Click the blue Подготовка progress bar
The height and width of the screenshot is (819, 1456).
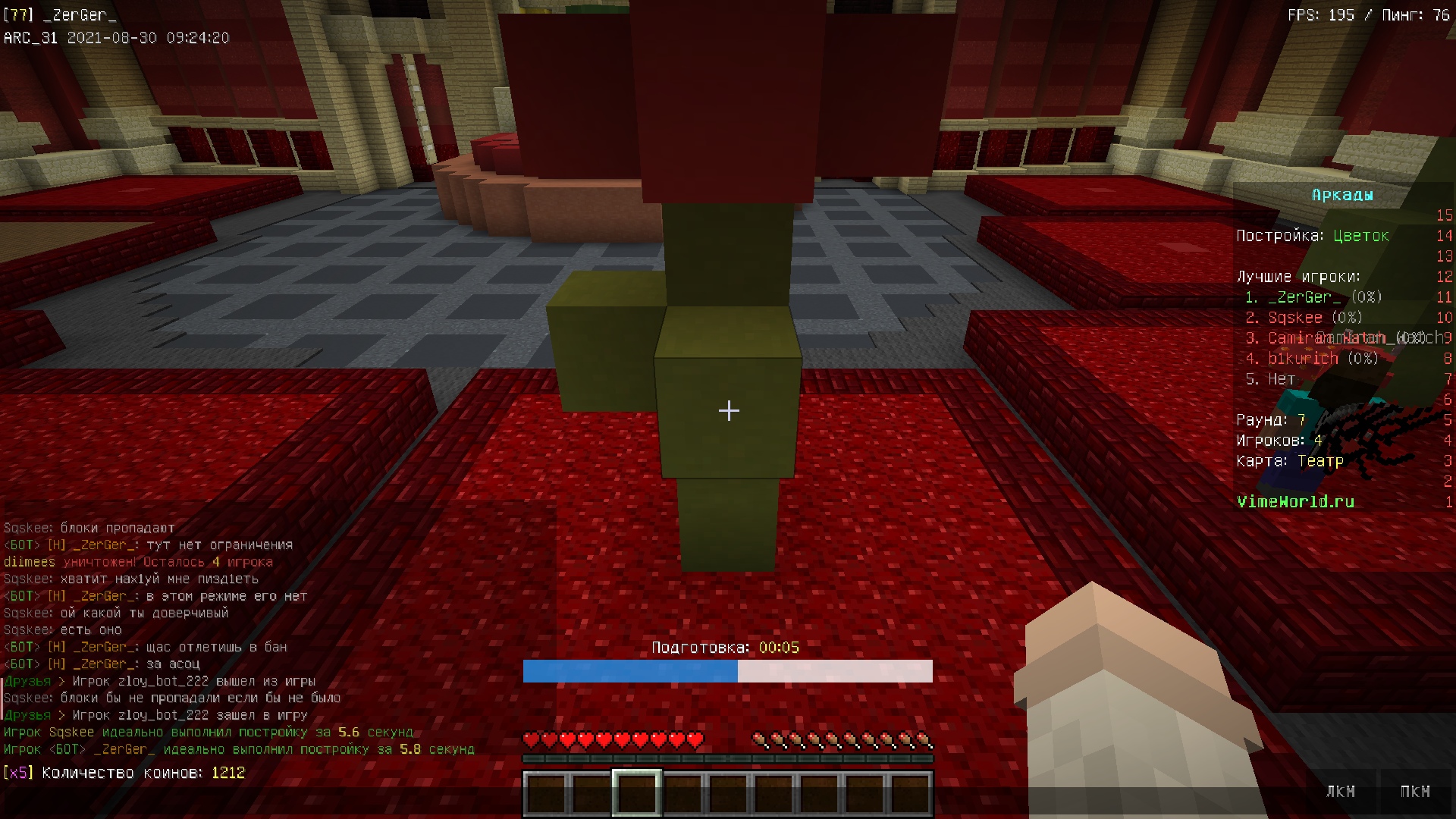coord(629,671)
